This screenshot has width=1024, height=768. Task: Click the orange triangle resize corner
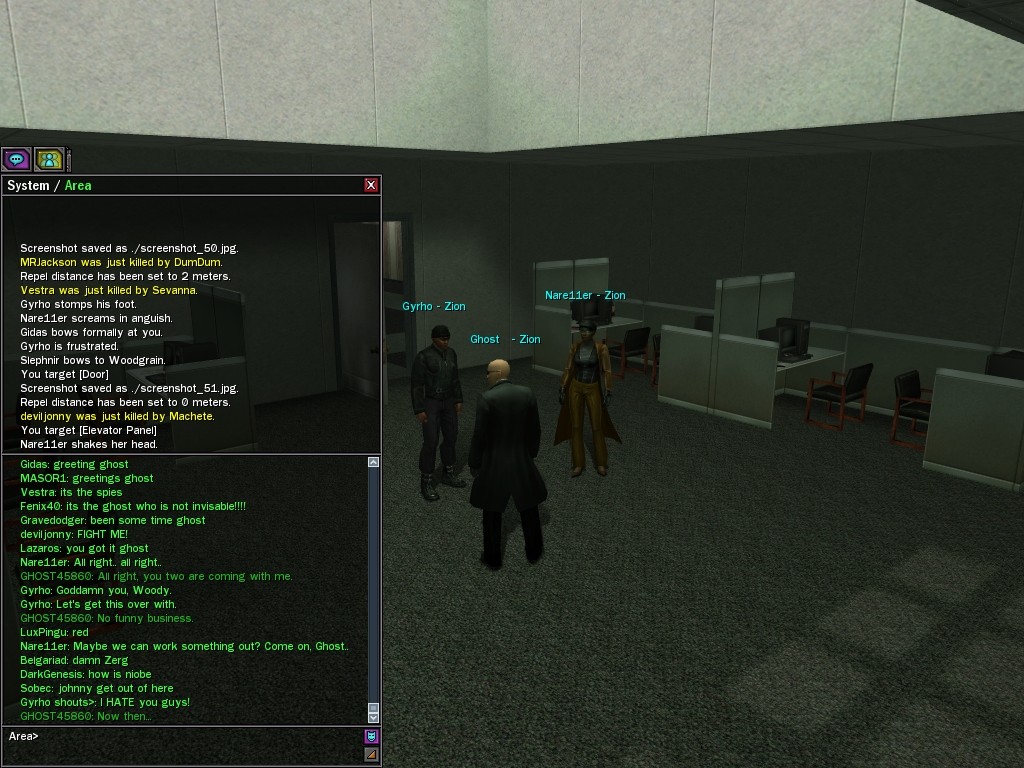click(x=371, y=754)
